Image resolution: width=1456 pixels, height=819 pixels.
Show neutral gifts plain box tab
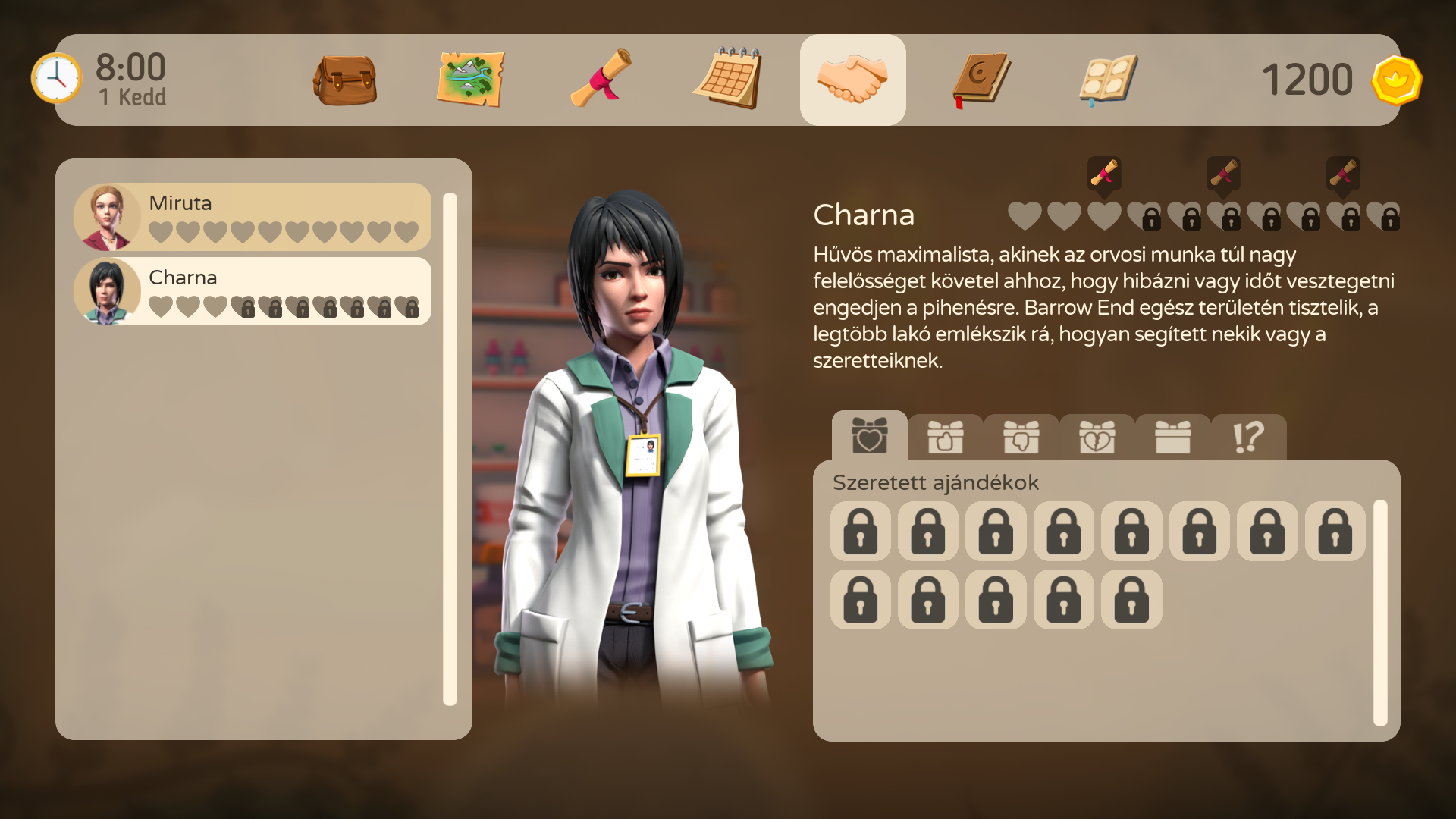click(x=1172, y=438)
